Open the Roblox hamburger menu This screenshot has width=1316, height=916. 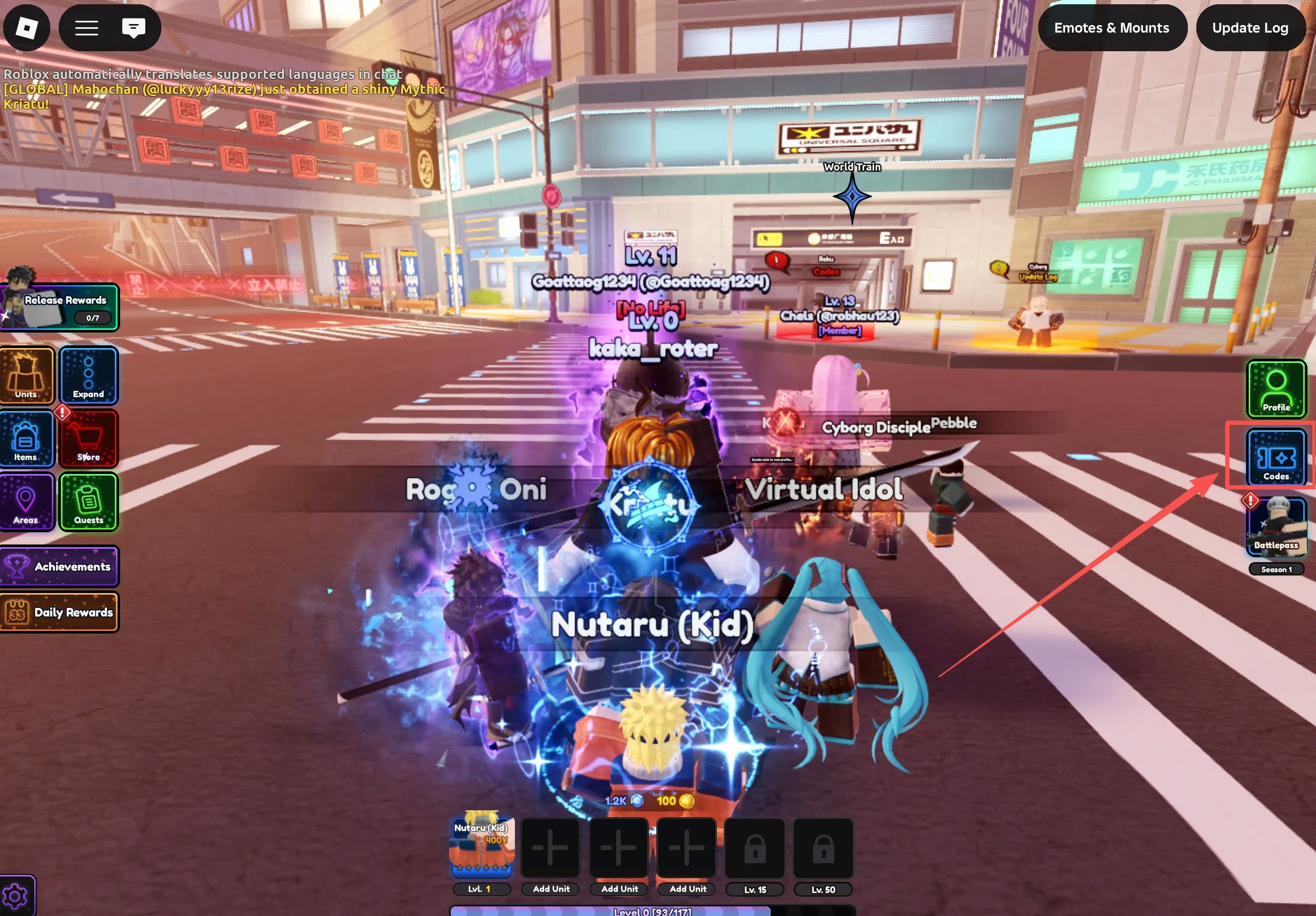coord(87,28)
